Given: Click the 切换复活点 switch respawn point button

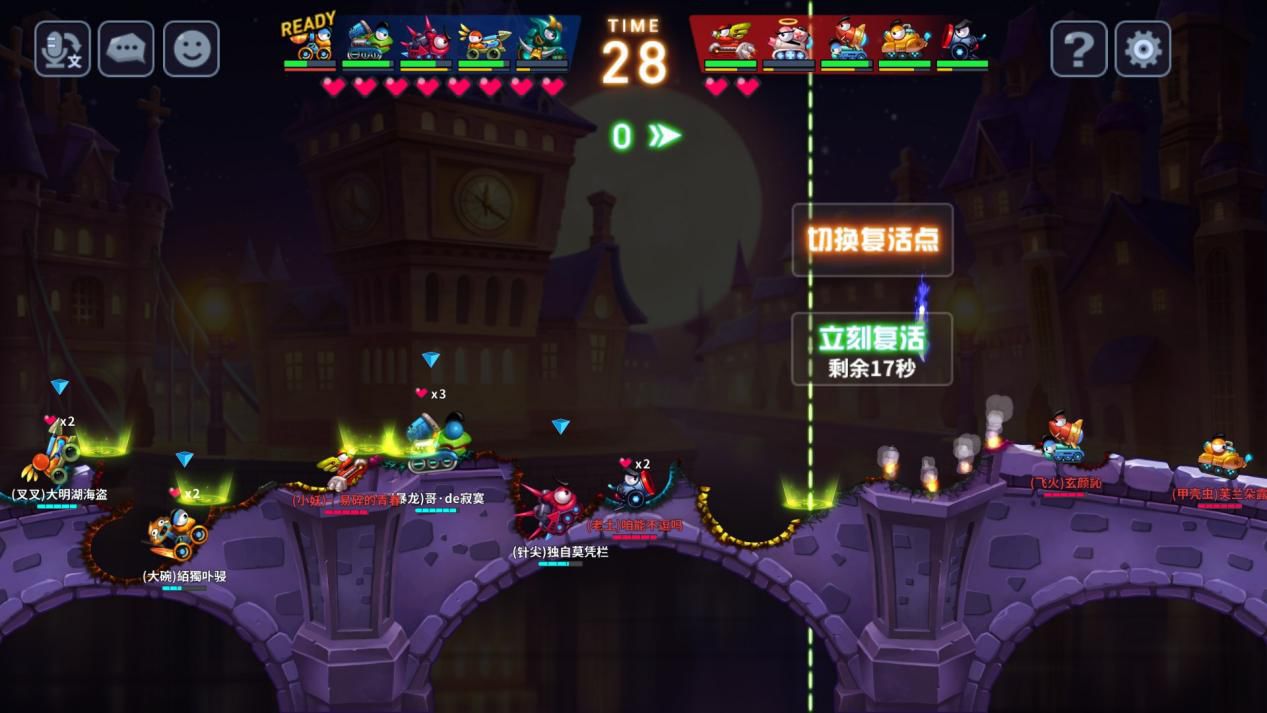Looking at the screenshot, I should pyautogui.click(x=872, y=240).
